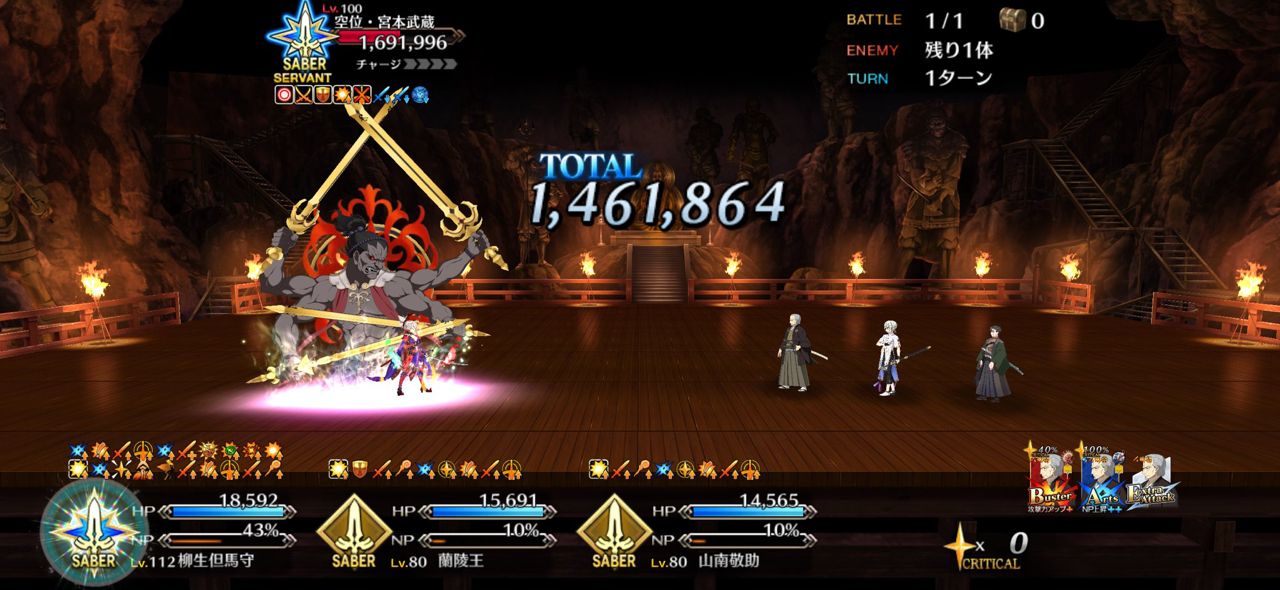Select the Buster command card
The image size is (1280, 590).
tap(1050, 480)
